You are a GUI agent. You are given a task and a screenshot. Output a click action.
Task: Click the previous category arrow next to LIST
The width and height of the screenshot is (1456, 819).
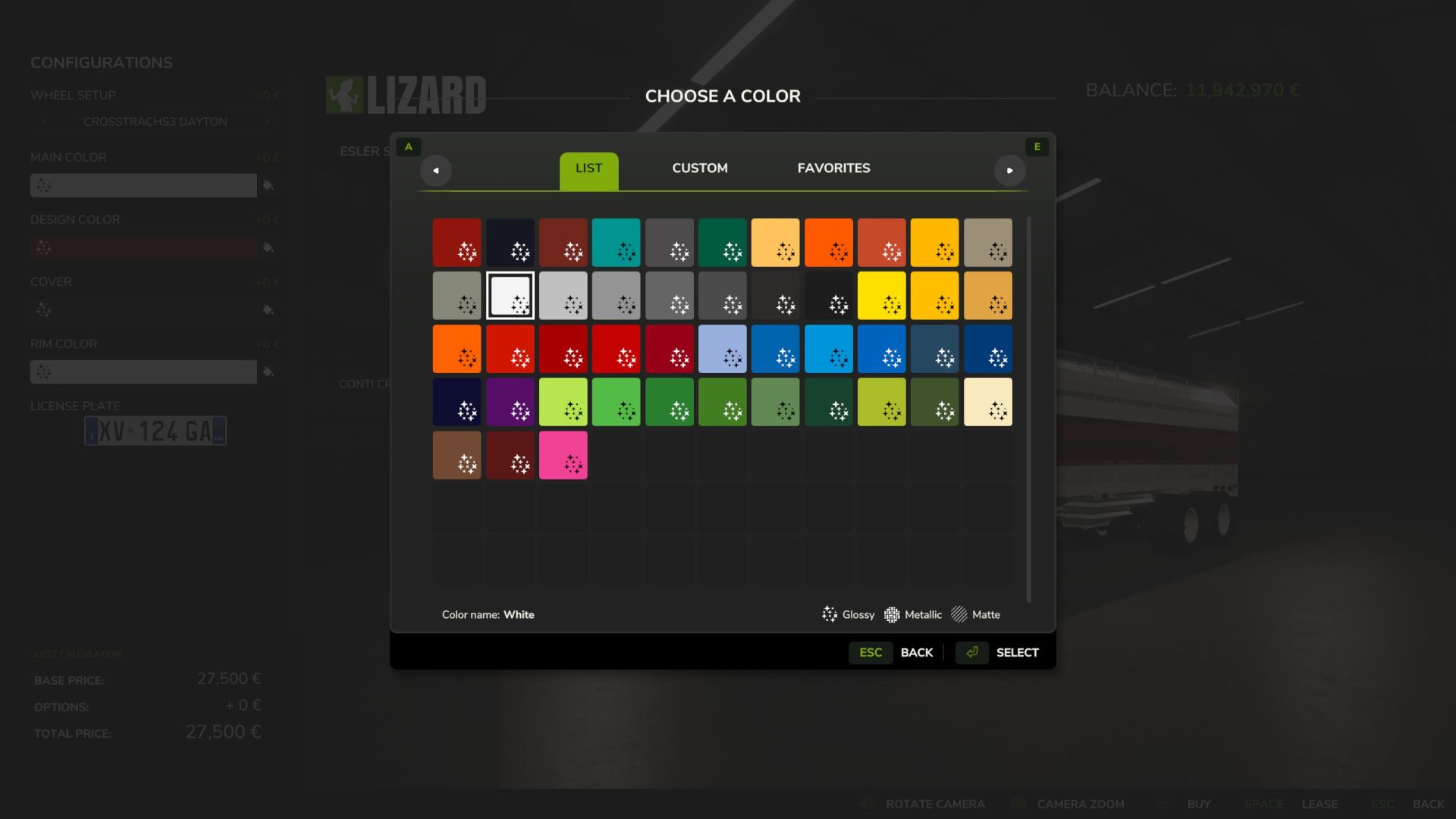click(436, 171)
